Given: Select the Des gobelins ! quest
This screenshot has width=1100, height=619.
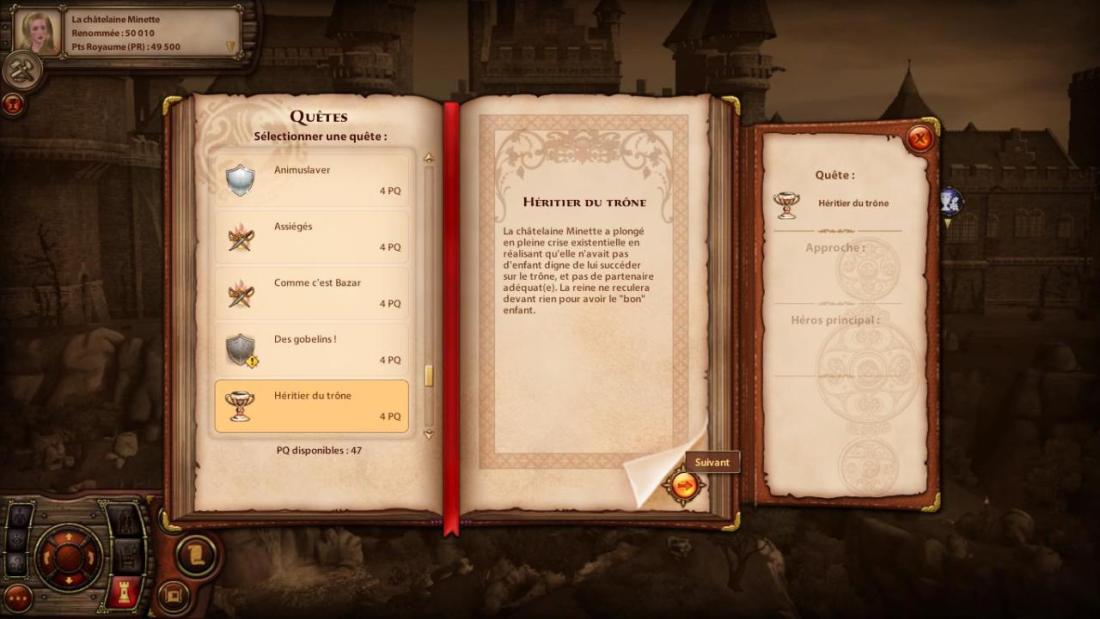Looking at the screenshot, I should (312, 349).
